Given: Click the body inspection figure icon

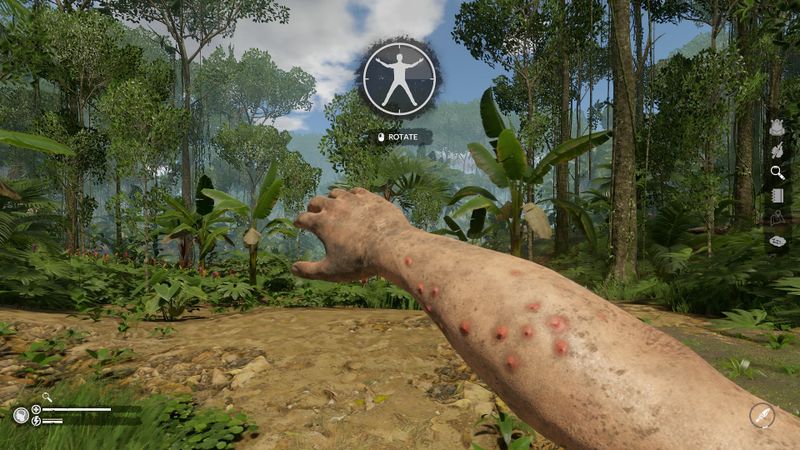Looking at the screenshot, I should [398, 78].
